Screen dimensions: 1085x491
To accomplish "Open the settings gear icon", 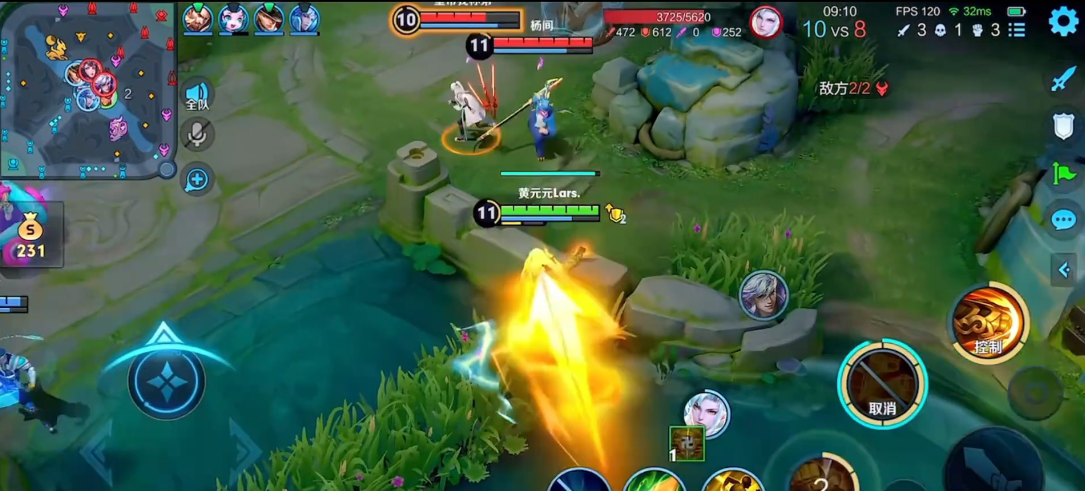I will (1063, 22).
